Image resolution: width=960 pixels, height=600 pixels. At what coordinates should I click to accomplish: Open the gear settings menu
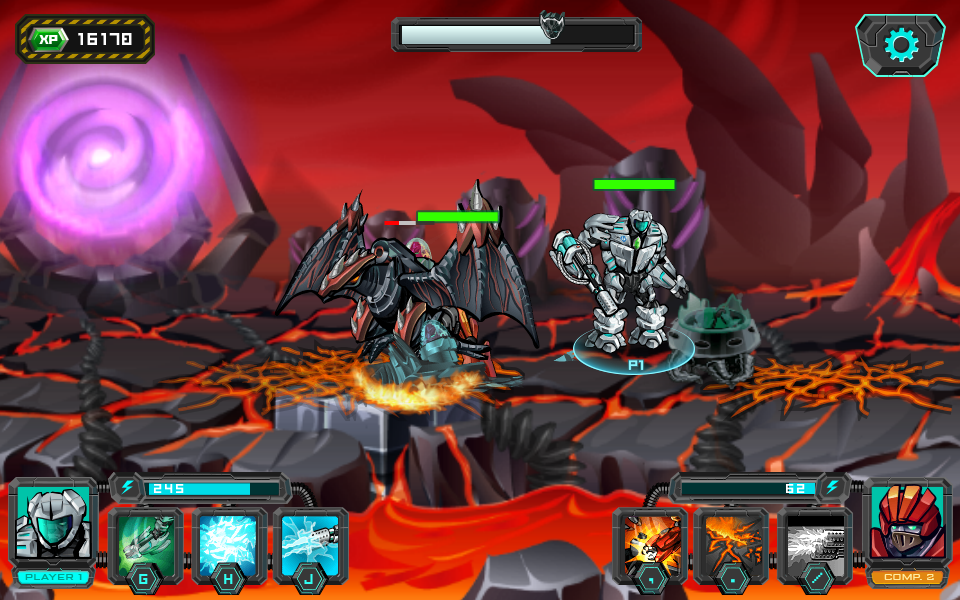pos(900,45)
